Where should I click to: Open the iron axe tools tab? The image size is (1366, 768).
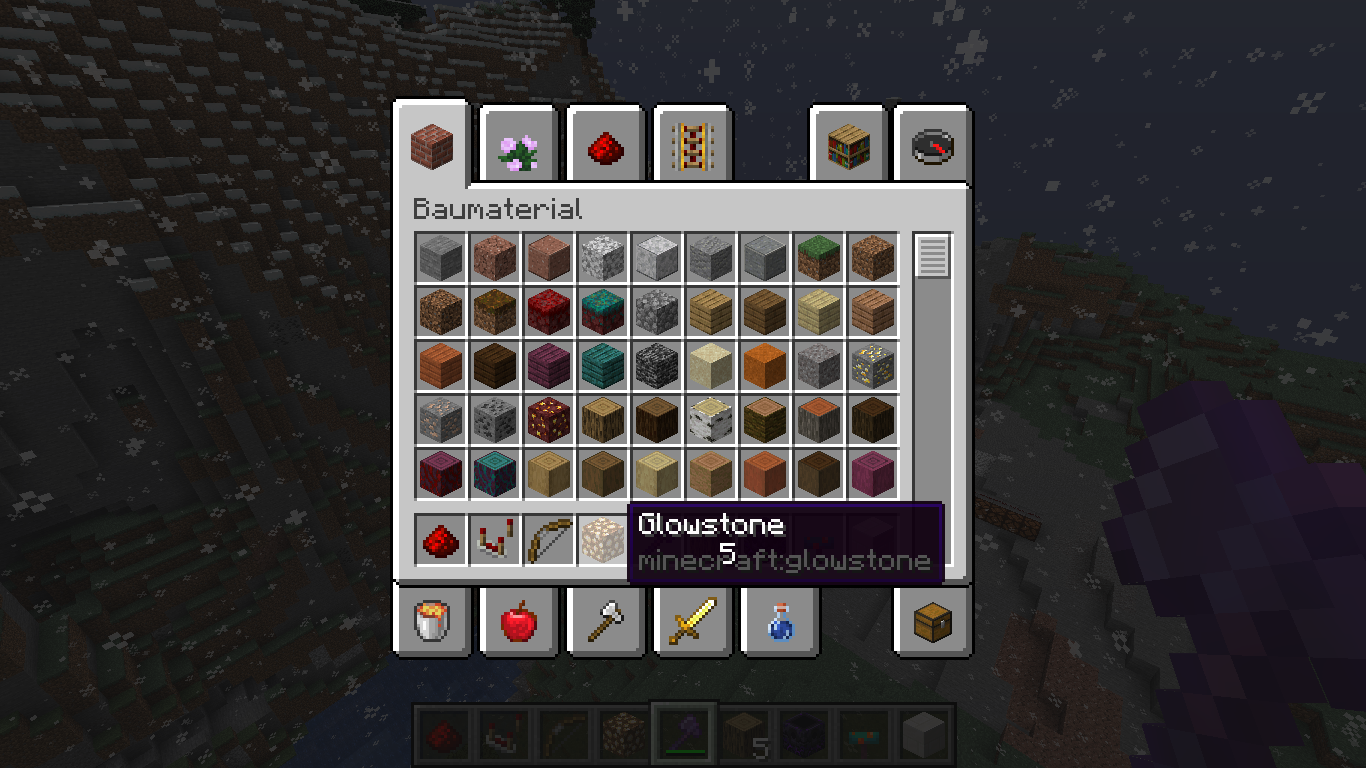click(605, 621)
